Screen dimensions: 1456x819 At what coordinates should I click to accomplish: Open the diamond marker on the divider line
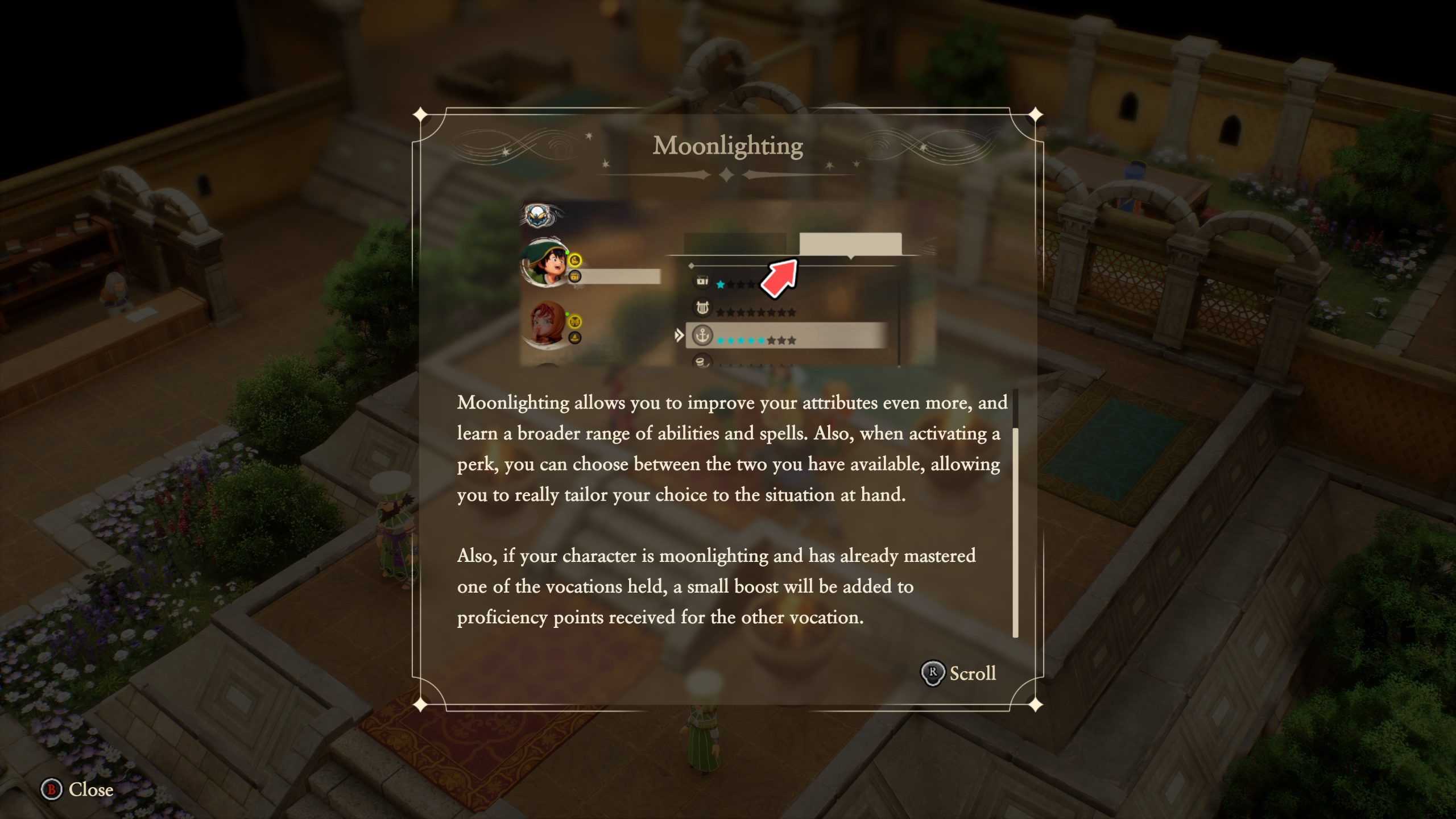coord(690,267)
